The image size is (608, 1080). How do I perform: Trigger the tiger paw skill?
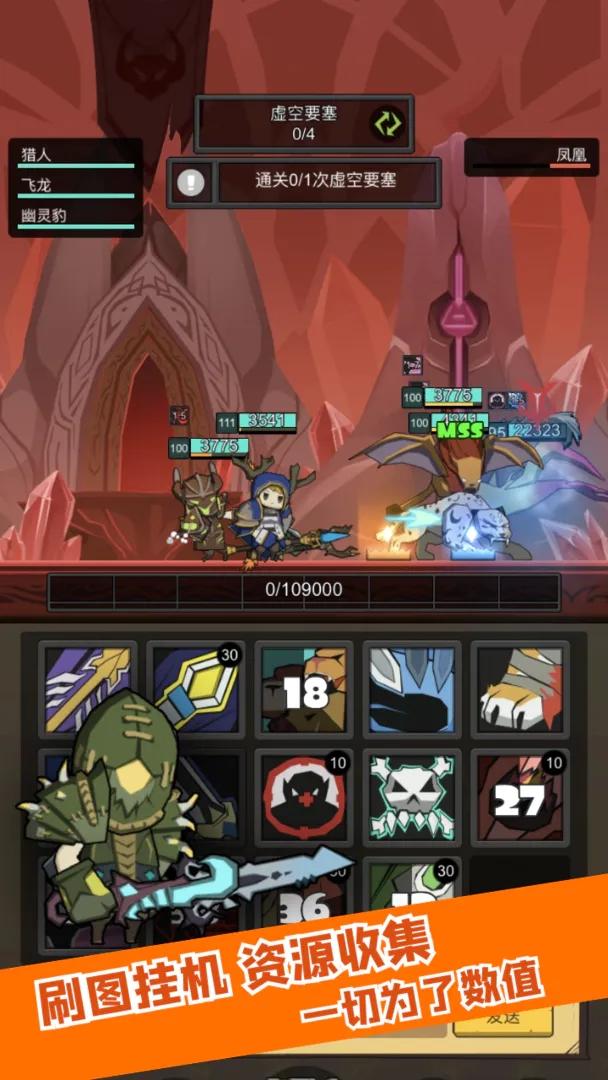click(520, 689)
